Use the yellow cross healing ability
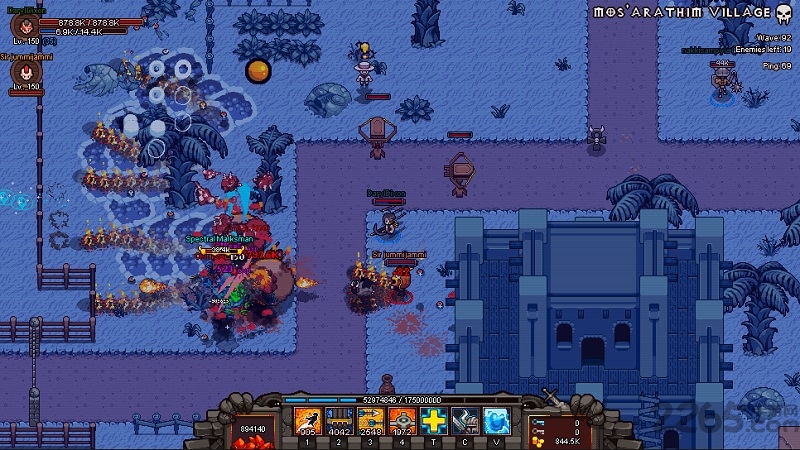The height and width of the screenshot is (450, 800). coord(433,421)
